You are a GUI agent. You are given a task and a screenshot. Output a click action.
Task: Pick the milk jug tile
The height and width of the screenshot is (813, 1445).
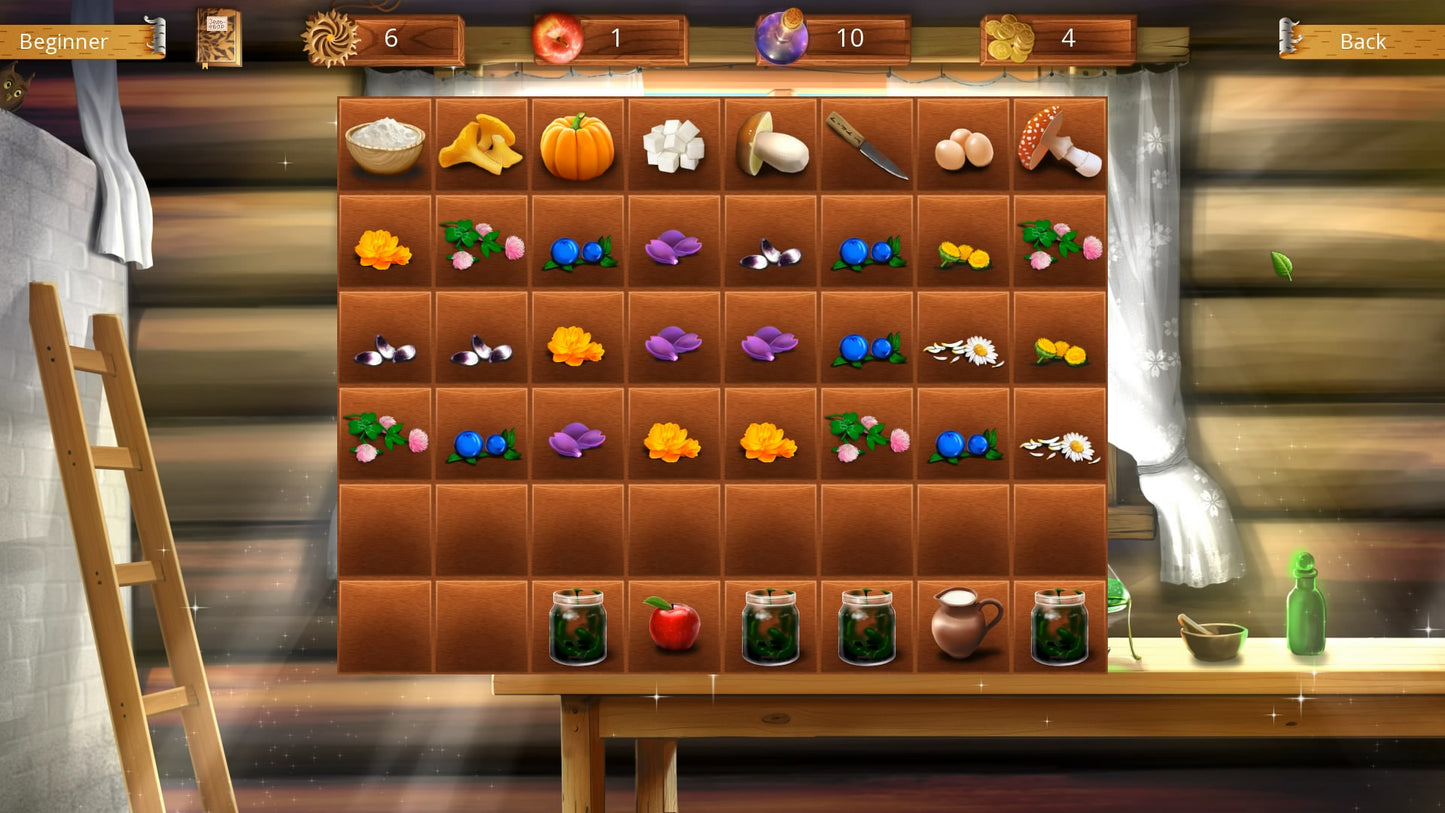click(964, 623)
